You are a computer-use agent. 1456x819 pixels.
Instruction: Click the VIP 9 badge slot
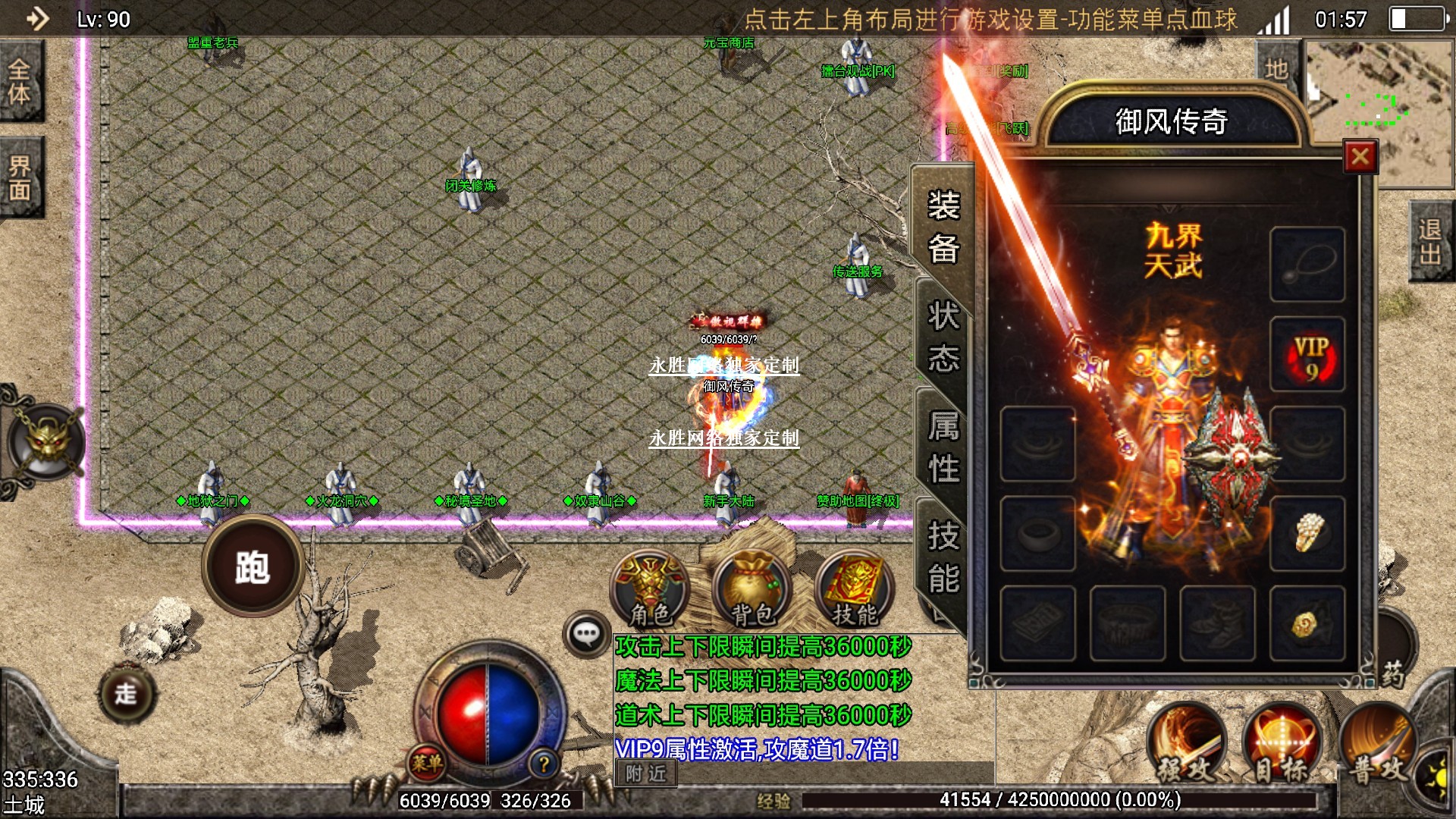(x=1308, y=355)
